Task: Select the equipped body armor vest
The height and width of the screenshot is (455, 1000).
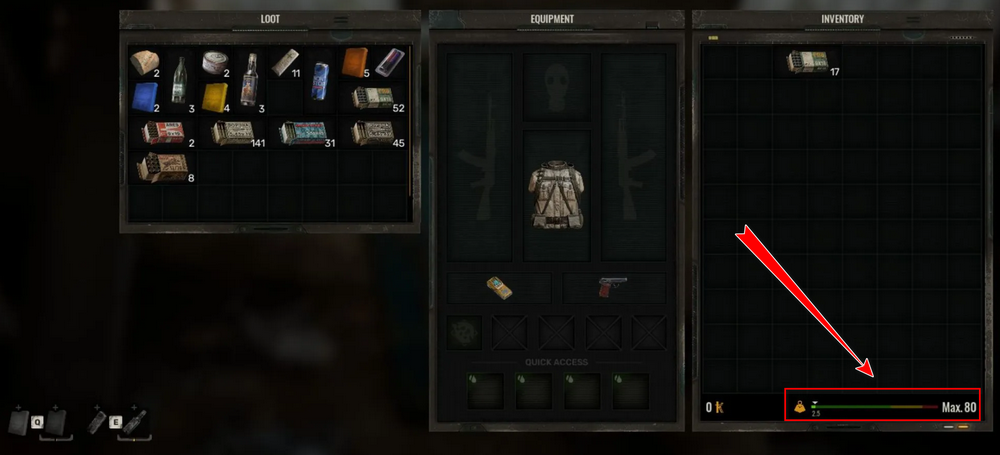Action: click(x=556, y=191)
